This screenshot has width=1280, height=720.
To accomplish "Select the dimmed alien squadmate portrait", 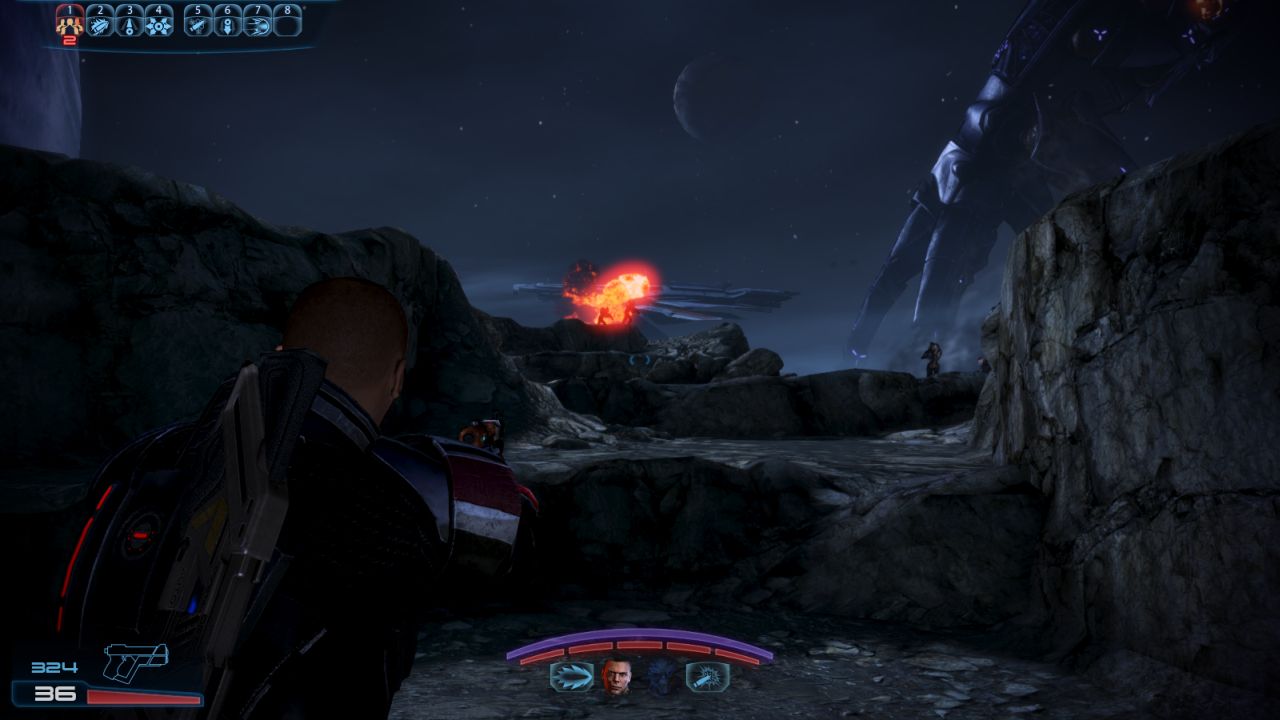I will (660, 677).
